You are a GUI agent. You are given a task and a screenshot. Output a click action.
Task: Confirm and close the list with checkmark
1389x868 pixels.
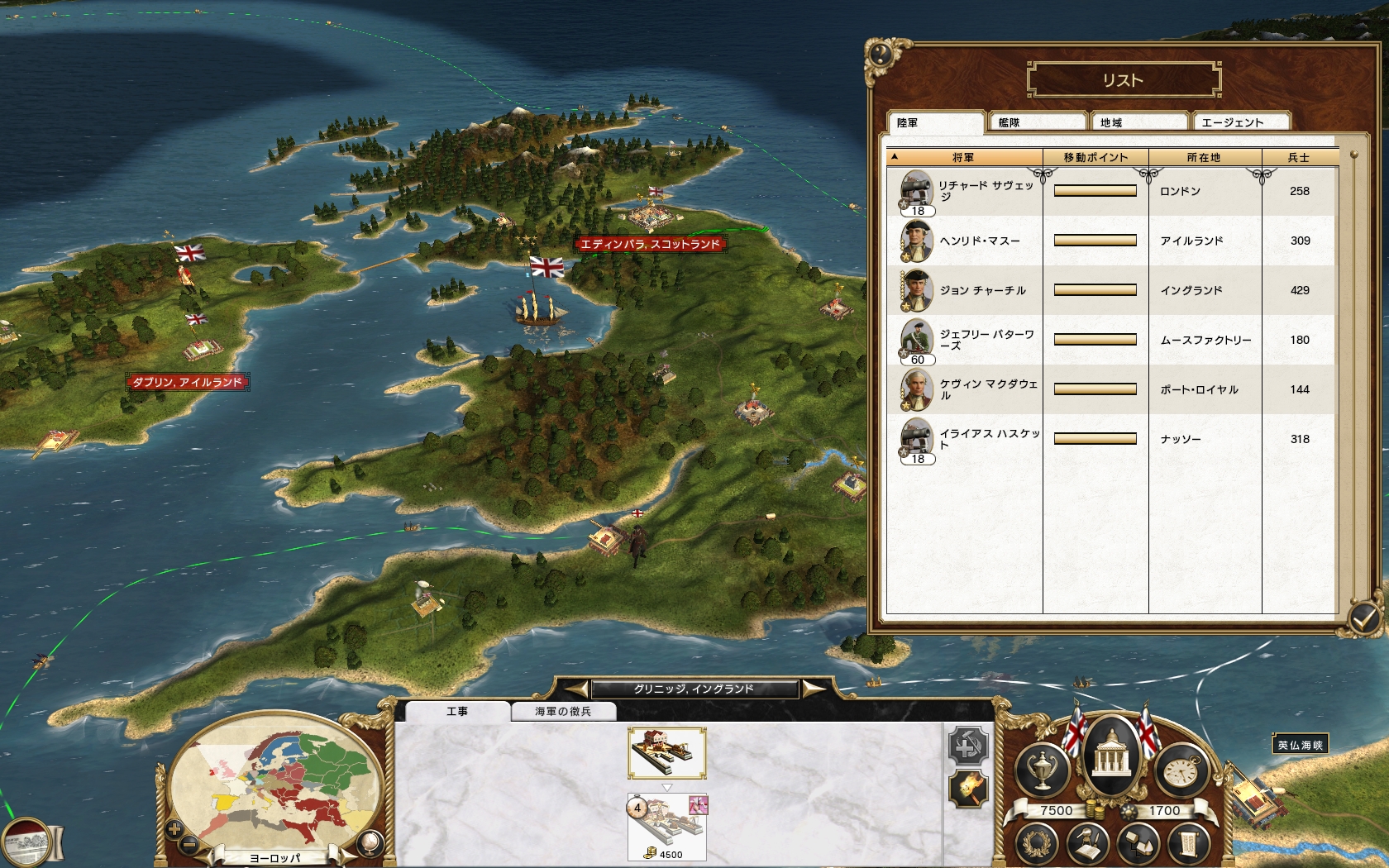(x=1363, y=617)
